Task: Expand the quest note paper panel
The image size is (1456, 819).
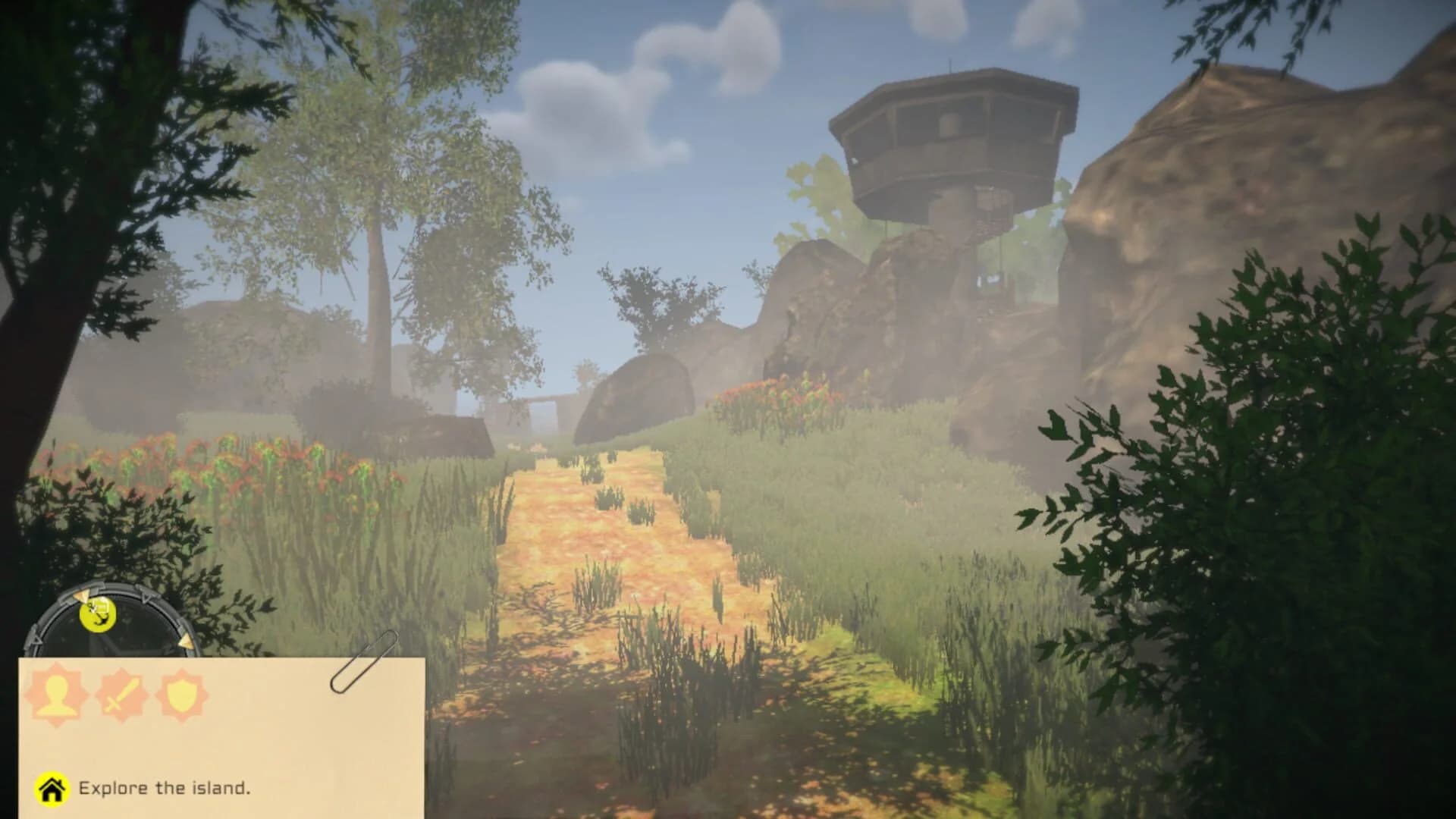Action: pyautogui.click(x=220, y=728)
